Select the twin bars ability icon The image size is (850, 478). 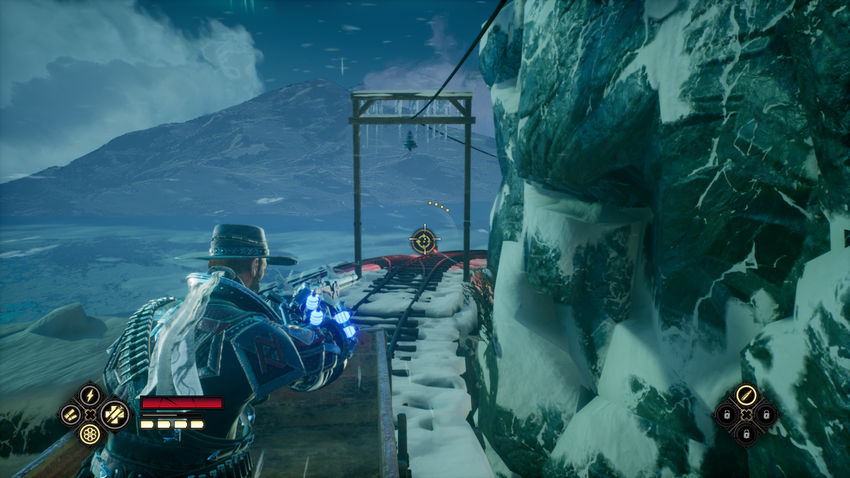[x=68, y=414]
